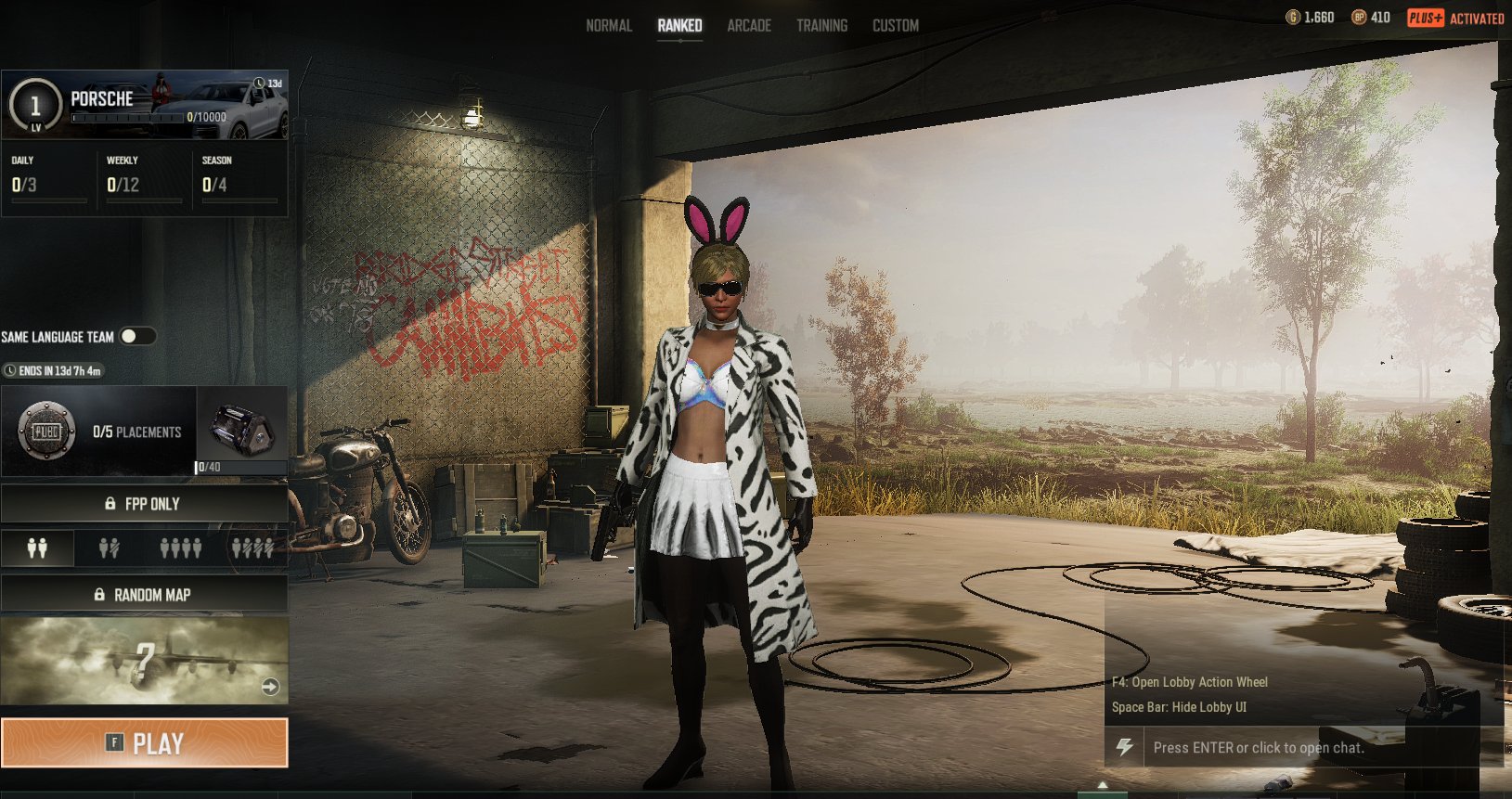The image size is (1512, 799).
Task: Select the two-player duo team mode
Action: pos(37,548)
